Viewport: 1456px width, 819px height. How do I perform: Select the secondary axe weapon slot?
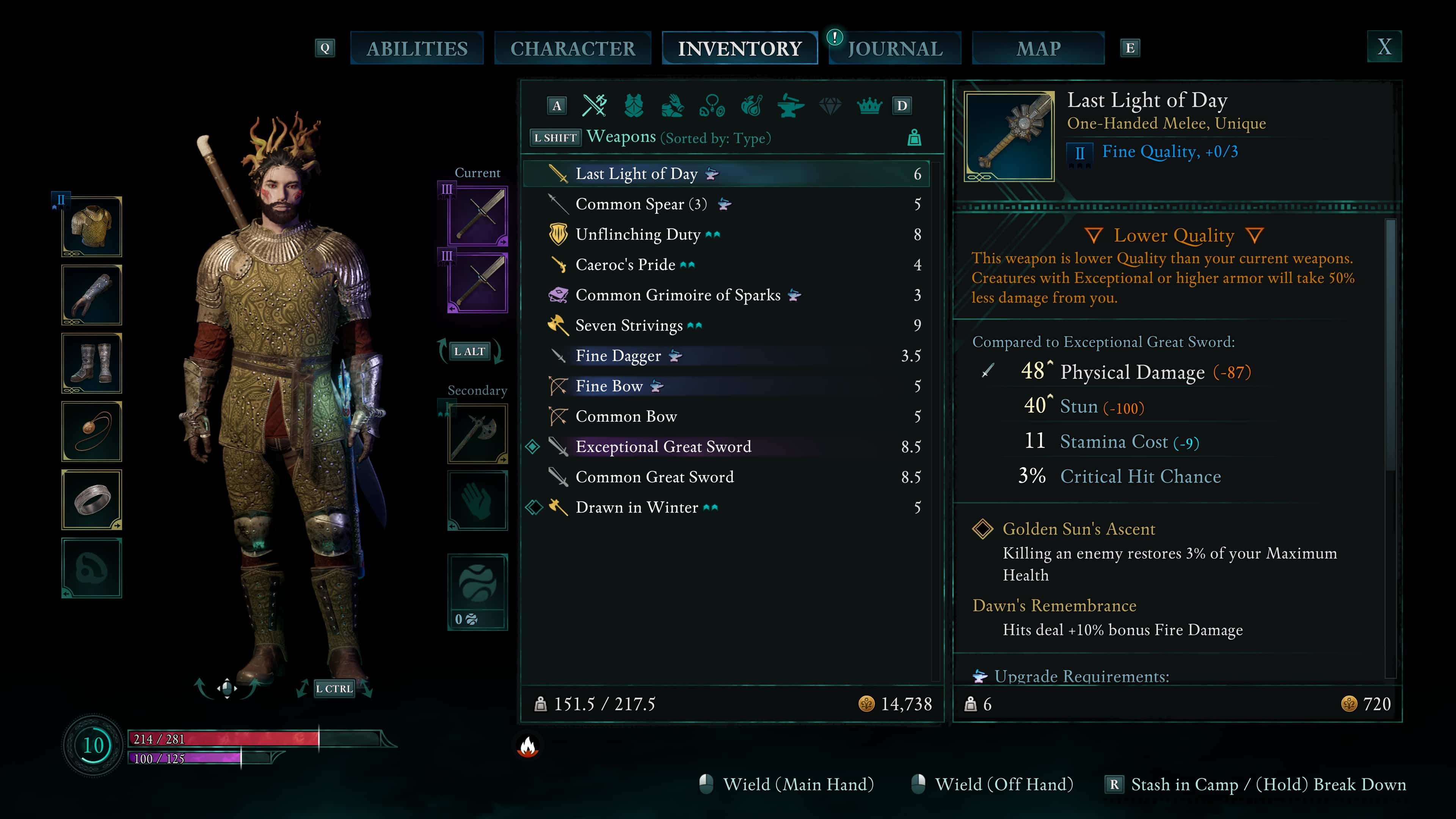click(x=478, y=433)
